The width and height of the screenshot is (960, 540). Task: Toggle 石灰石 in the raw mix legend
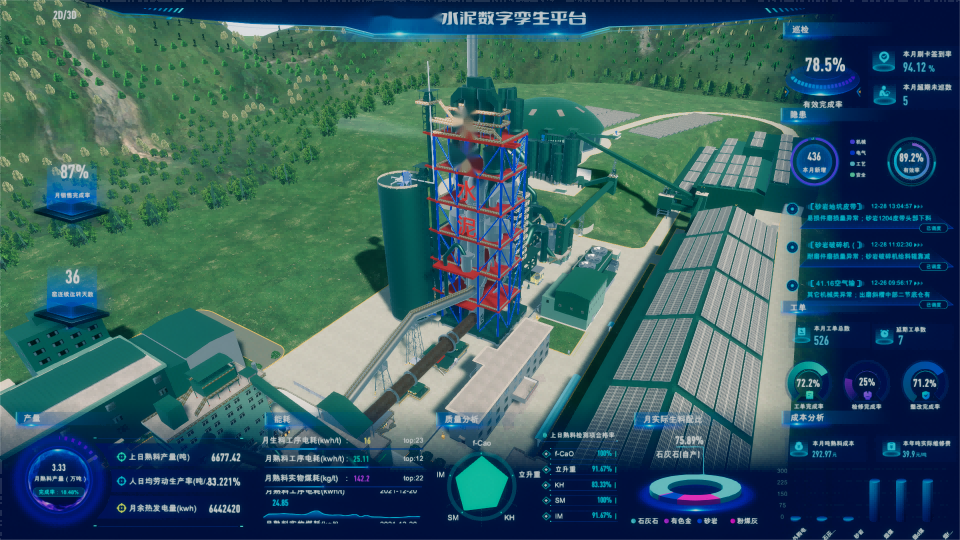[x=647, y=520]
